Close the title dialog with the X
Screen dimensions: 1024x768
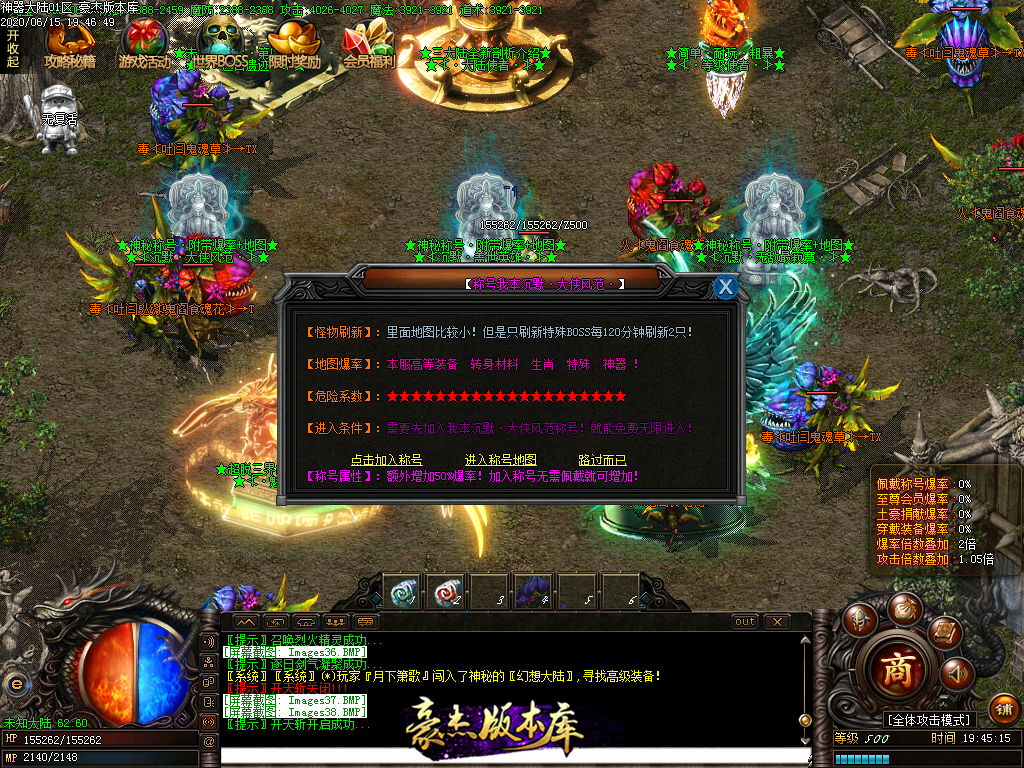click(726, 287)
